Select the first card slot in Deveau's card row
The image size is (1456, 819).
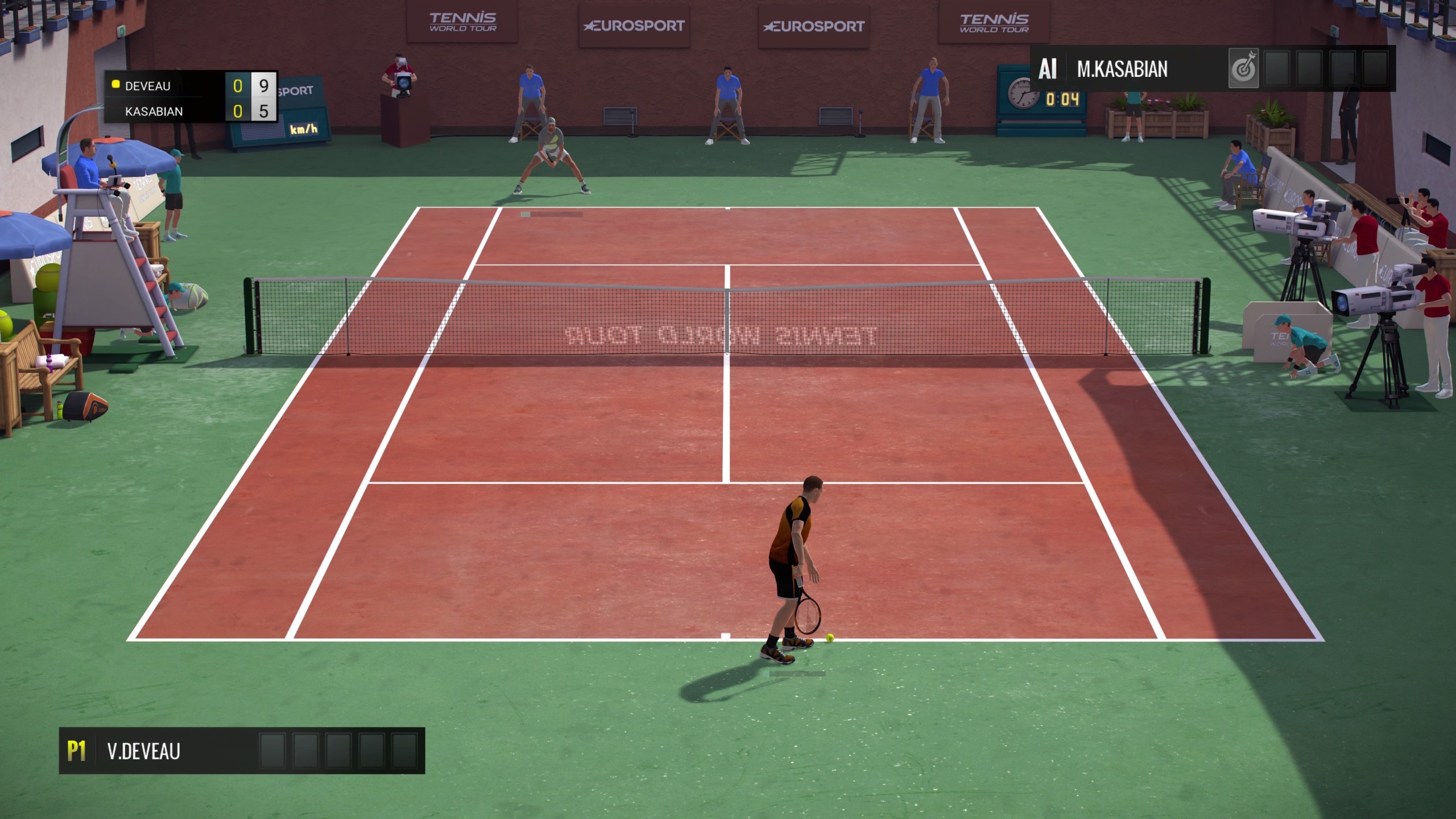[x=272, y=751]
